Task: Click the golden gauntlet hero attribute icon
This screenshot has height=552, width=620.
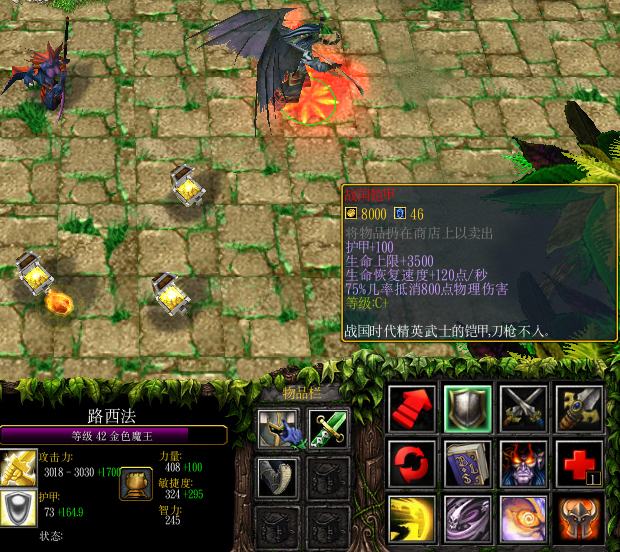Action: (135, 484)
